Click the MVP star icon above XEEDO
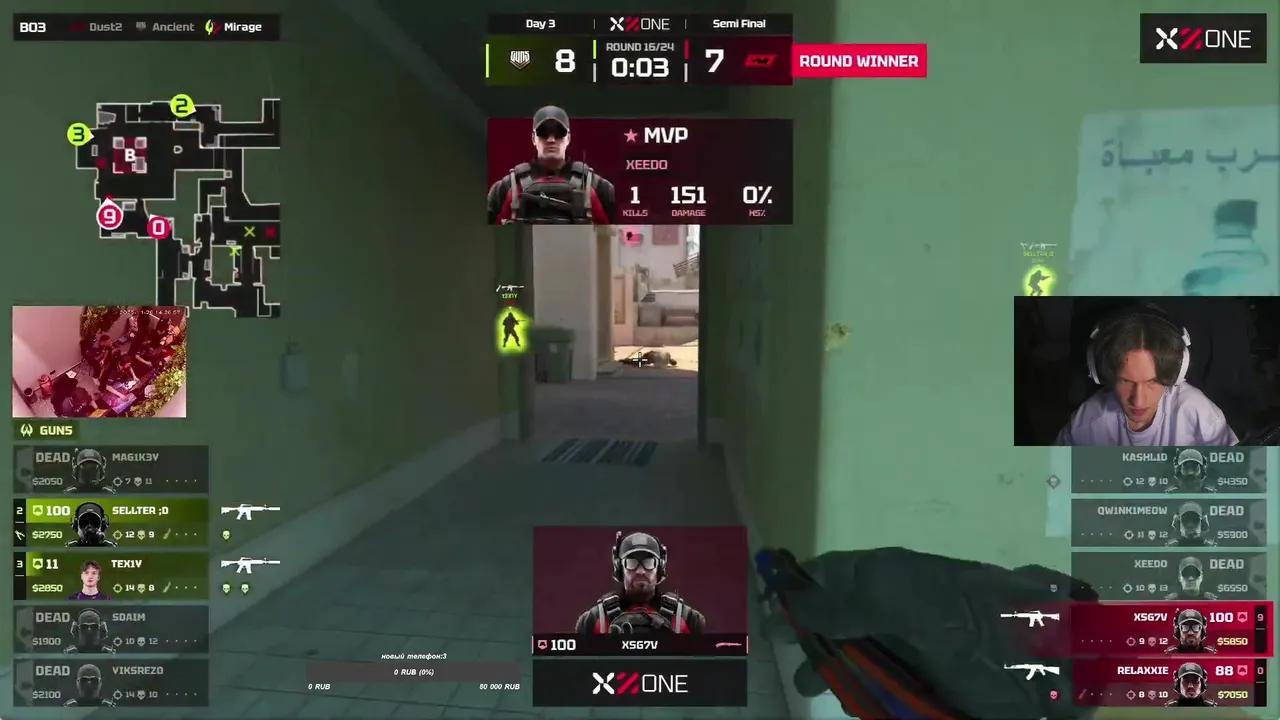This screenshot has height=720, width=1280. click(x=630, y=136)
